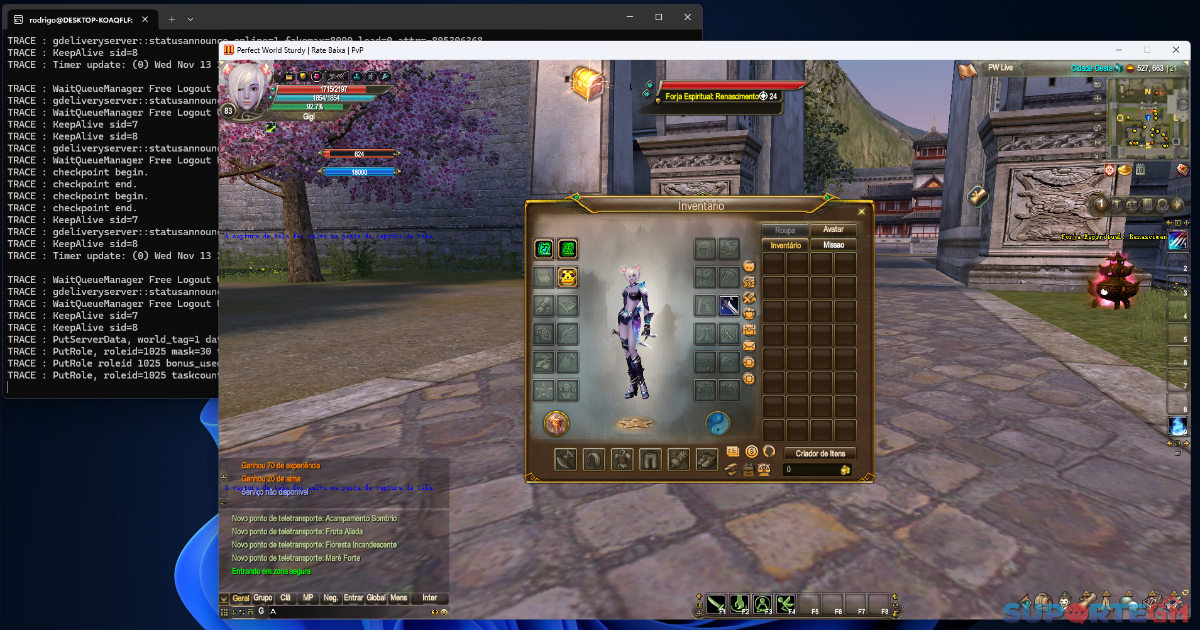Maximize the Perfect World game window

pyautogui.click(x=1146, y=49)
